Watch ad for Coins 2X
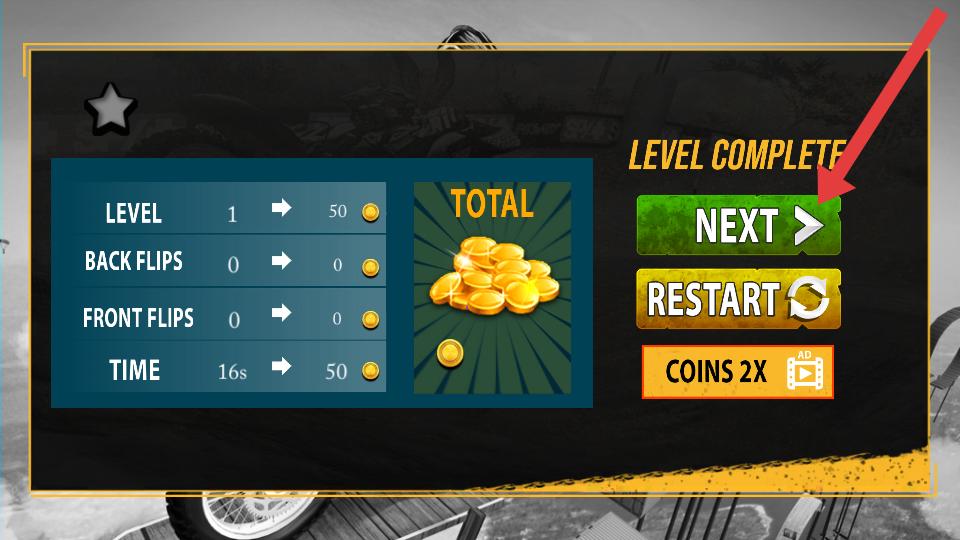The image size is (960, 540). pyautogui.click(x=738, y=372)
